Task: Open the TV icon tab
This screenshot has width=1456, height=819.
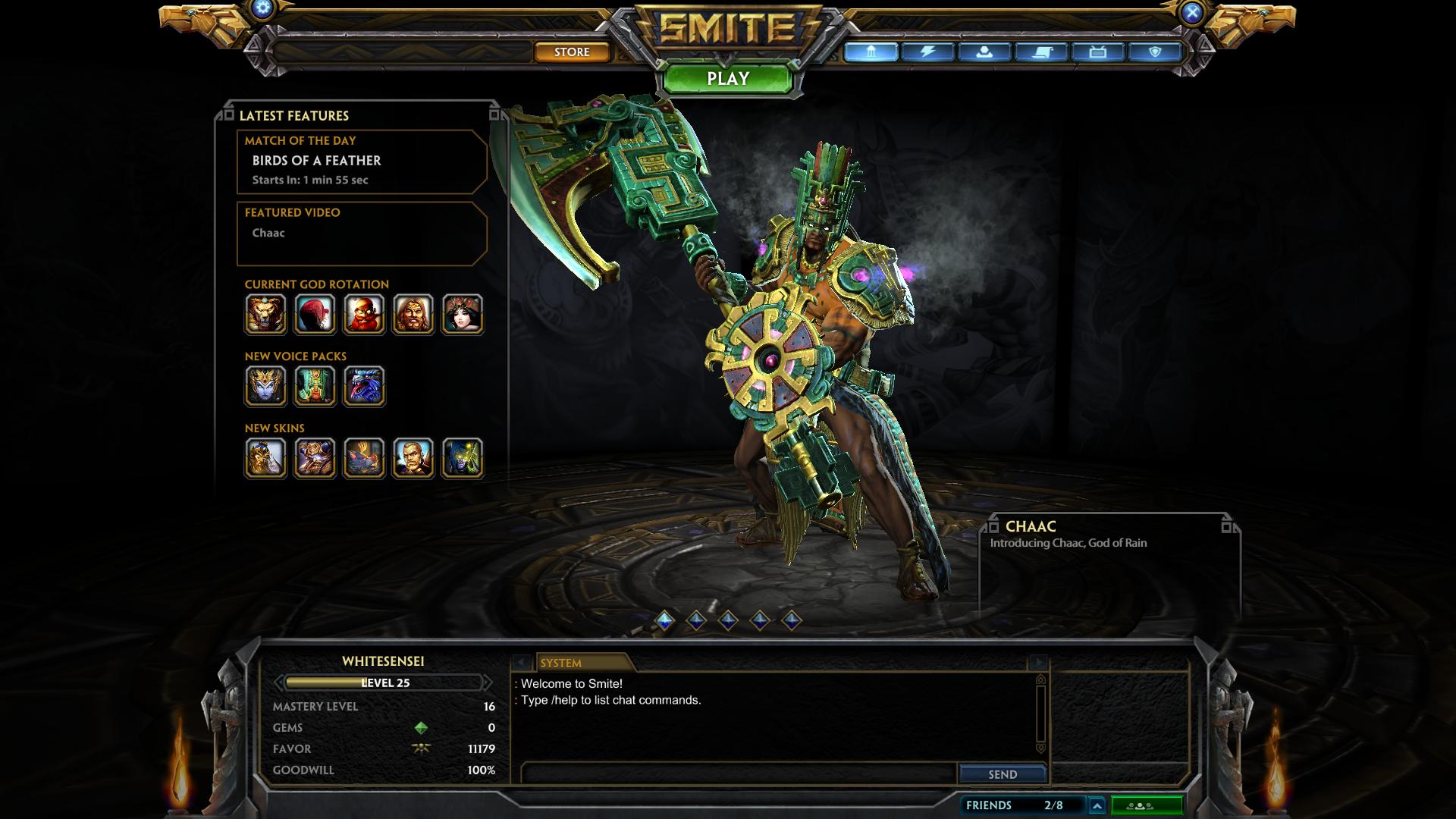Action: (1098, 52)
